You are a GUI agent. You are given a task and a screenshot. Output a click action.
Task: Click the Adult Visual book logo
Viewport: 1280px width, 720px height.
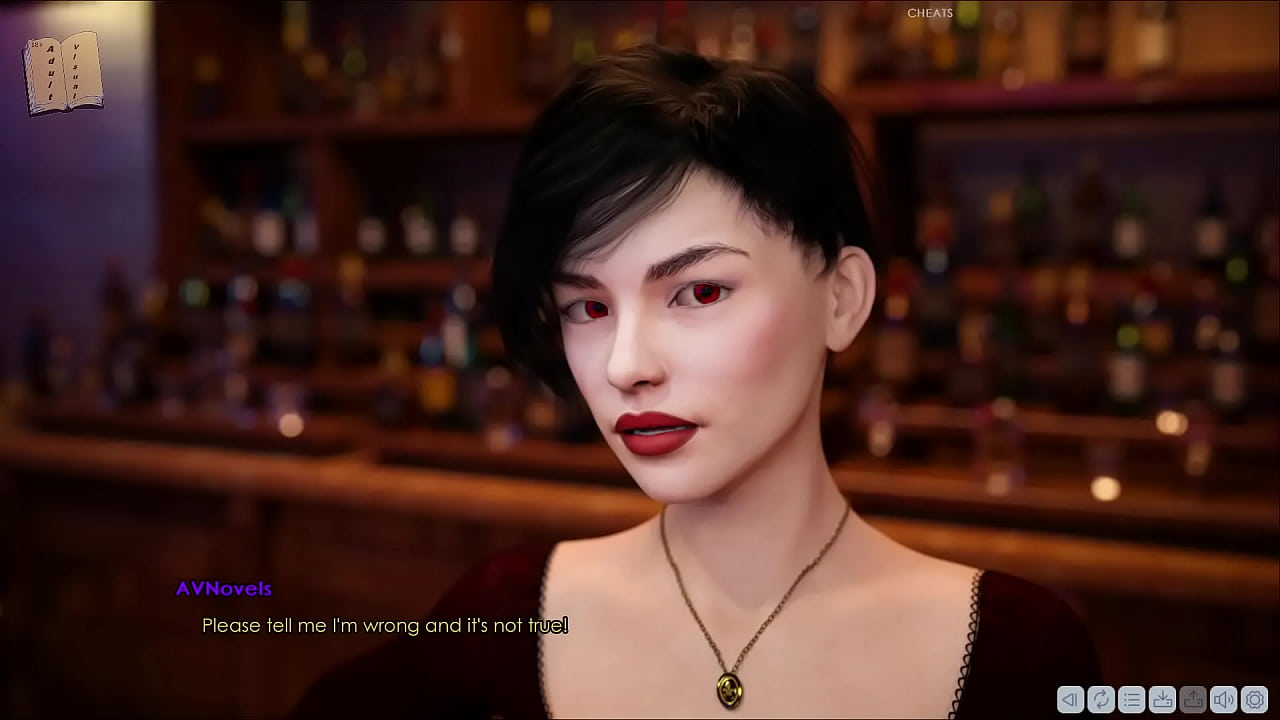(63, 72)
